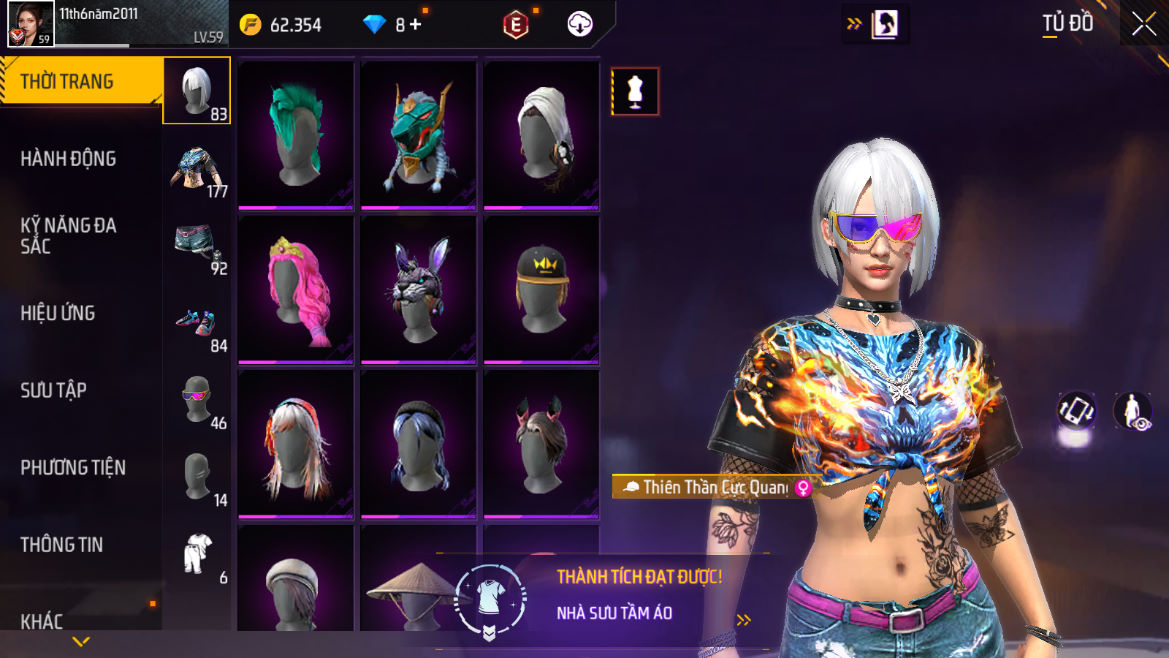Image resolution: width=1169 pixels, height=658 pixels.
Task: Choose the PHƯƠNG TIỆN category
Action: pos(73,467)
